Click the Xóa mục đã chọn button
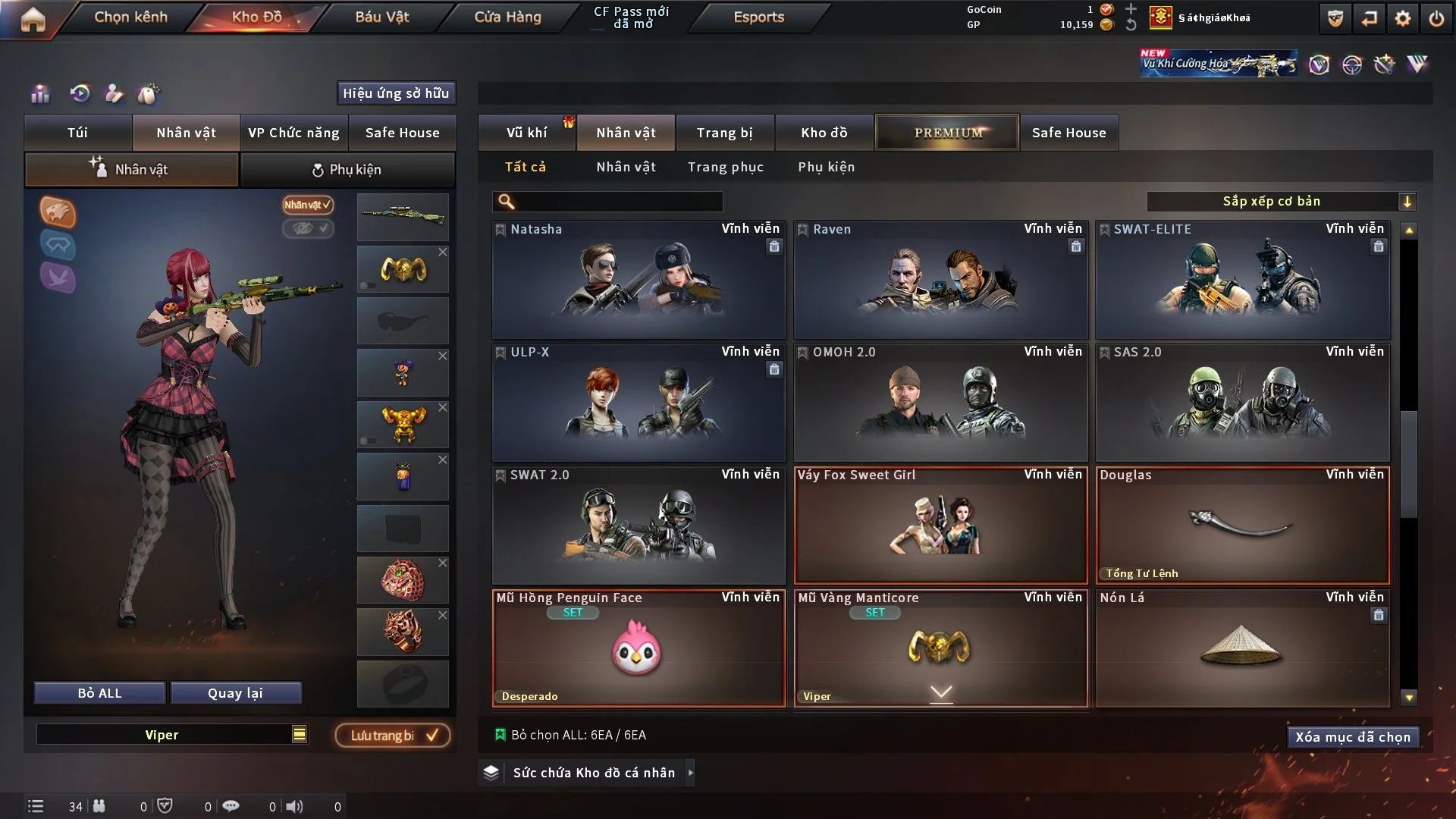 pyautogui.click(x=1353, y=736)
